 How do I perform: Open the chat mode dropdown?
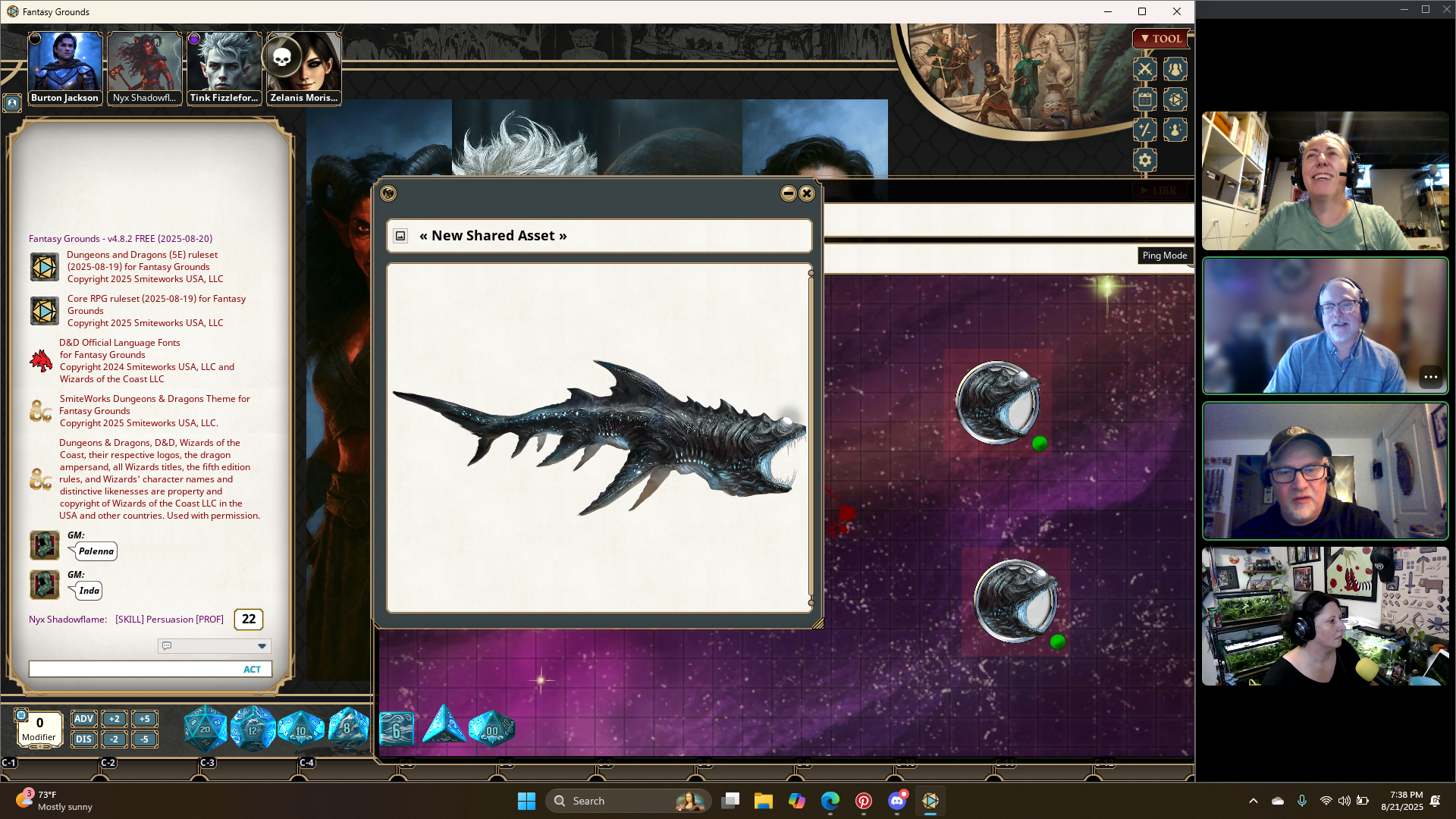pos(262,646)
